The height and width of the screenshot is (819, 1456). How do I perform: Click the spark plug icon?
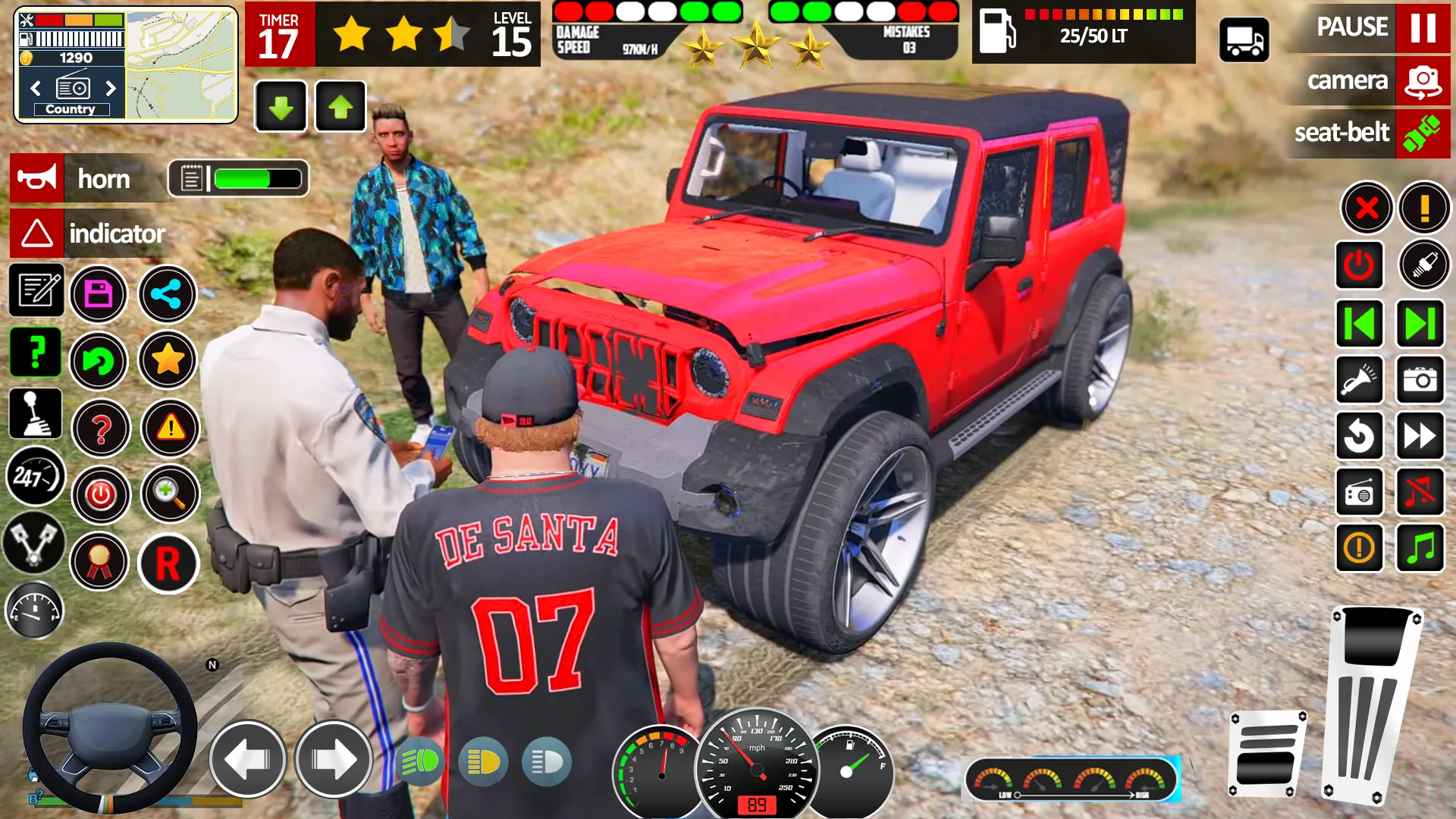click(1420, 265)
